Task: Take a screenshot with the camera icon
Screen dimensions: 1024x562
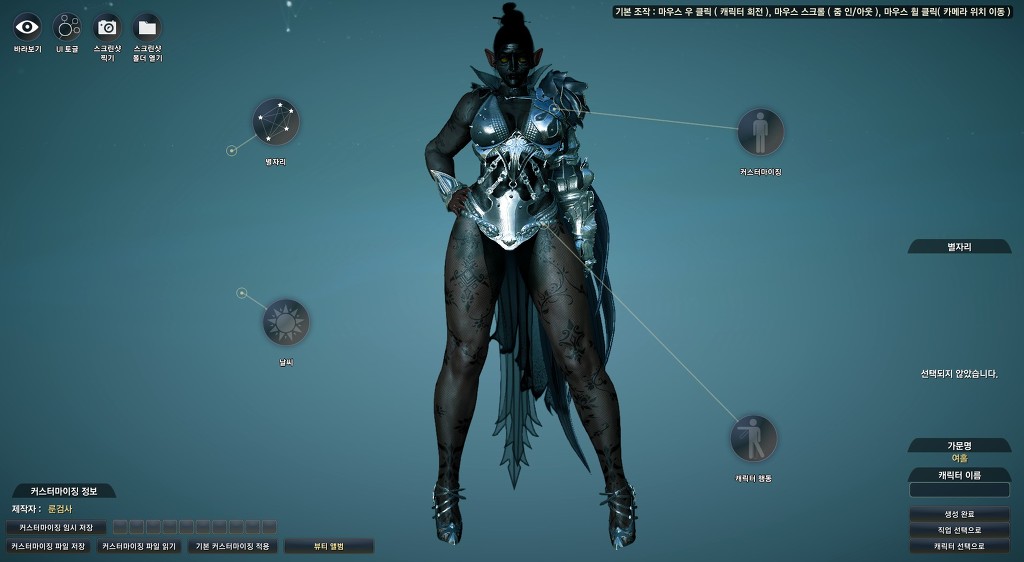Action: [x=107, y=27]
